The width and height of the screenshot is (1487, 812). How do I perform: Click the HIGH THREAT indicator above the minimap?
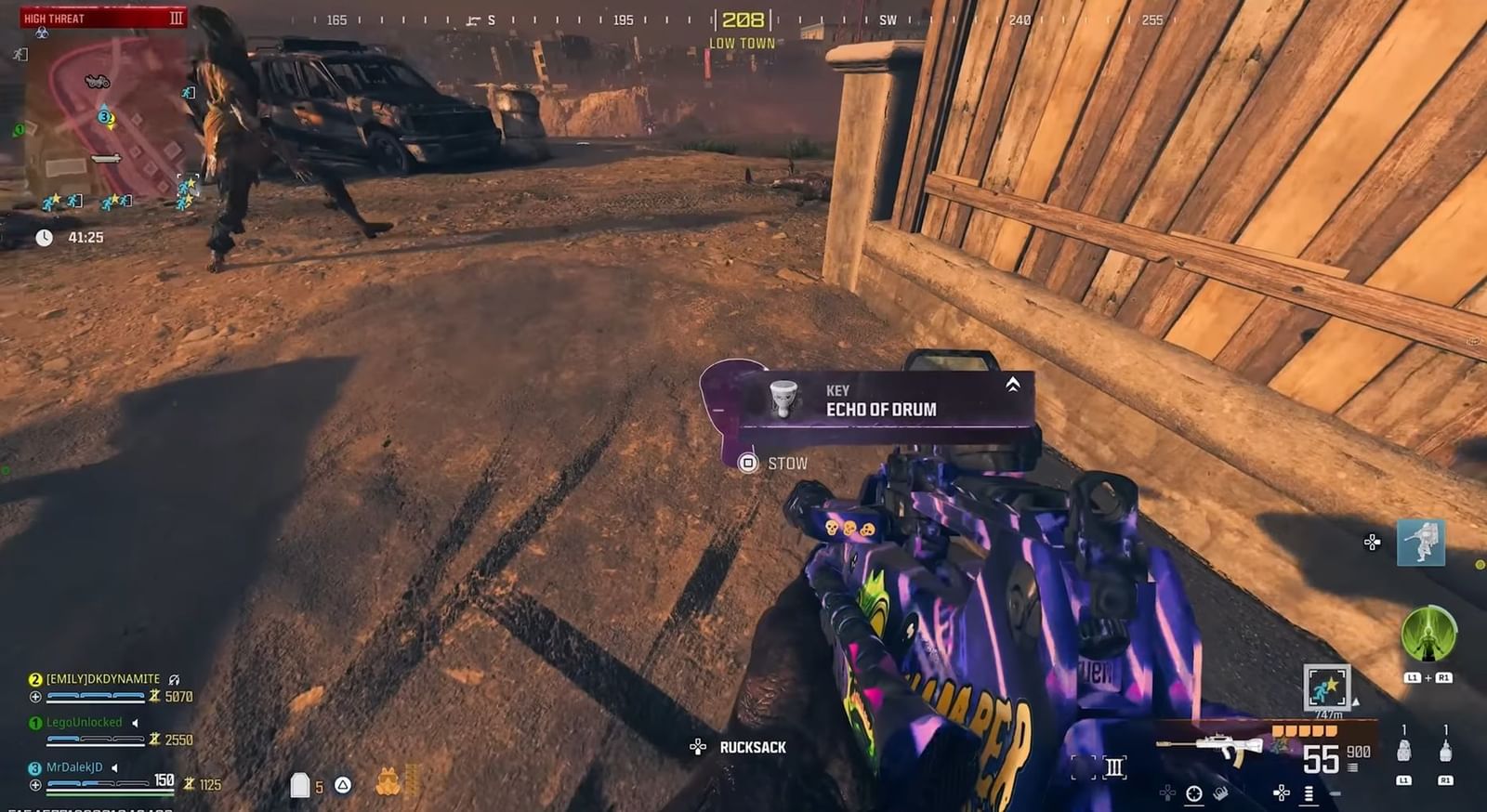pyautogui.click(x=56, y=17)
